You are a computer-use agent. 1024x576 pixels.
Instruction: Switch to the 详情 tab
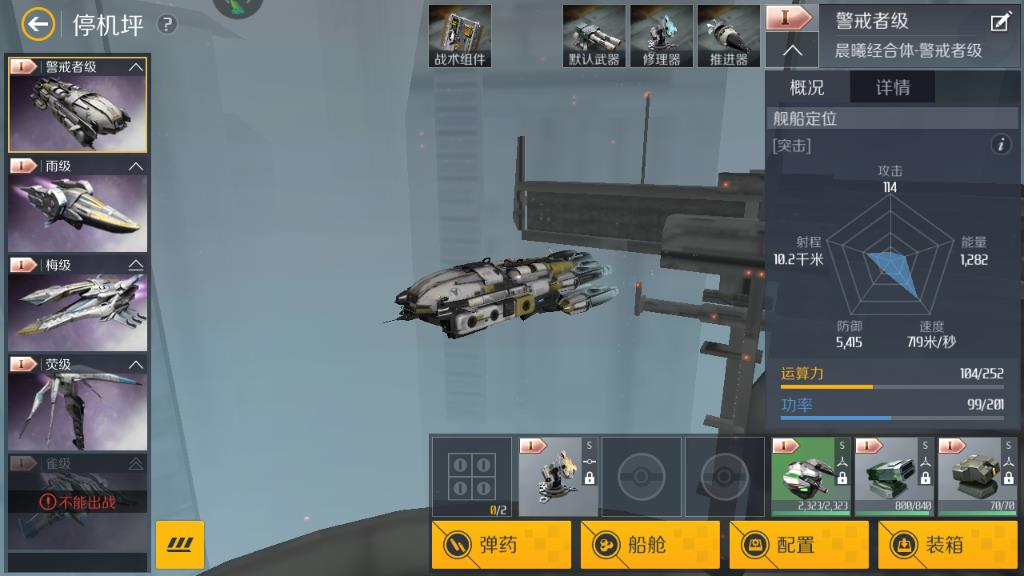[x=892, y=87]
